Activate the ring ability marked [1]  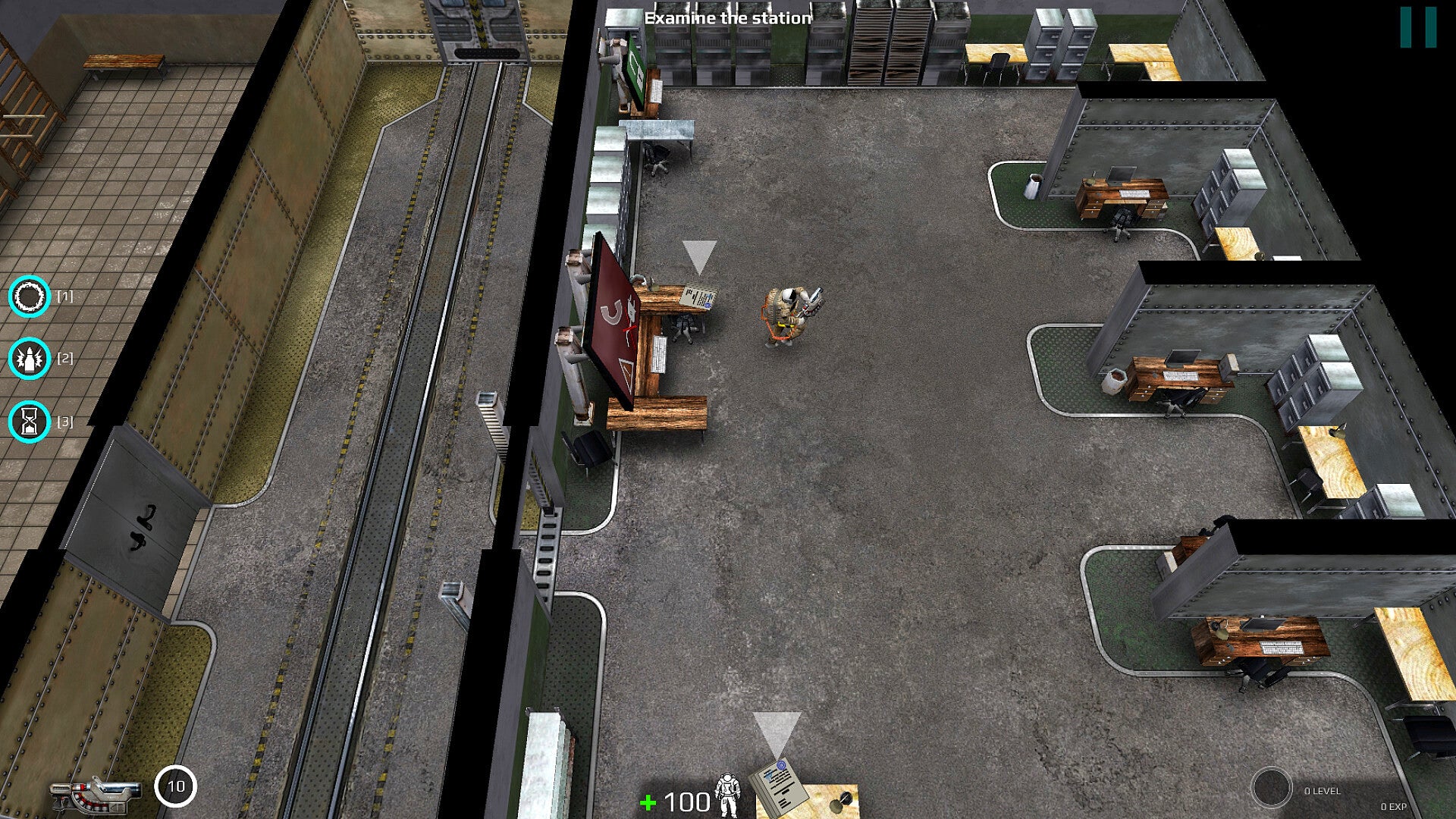click(30, 297)
